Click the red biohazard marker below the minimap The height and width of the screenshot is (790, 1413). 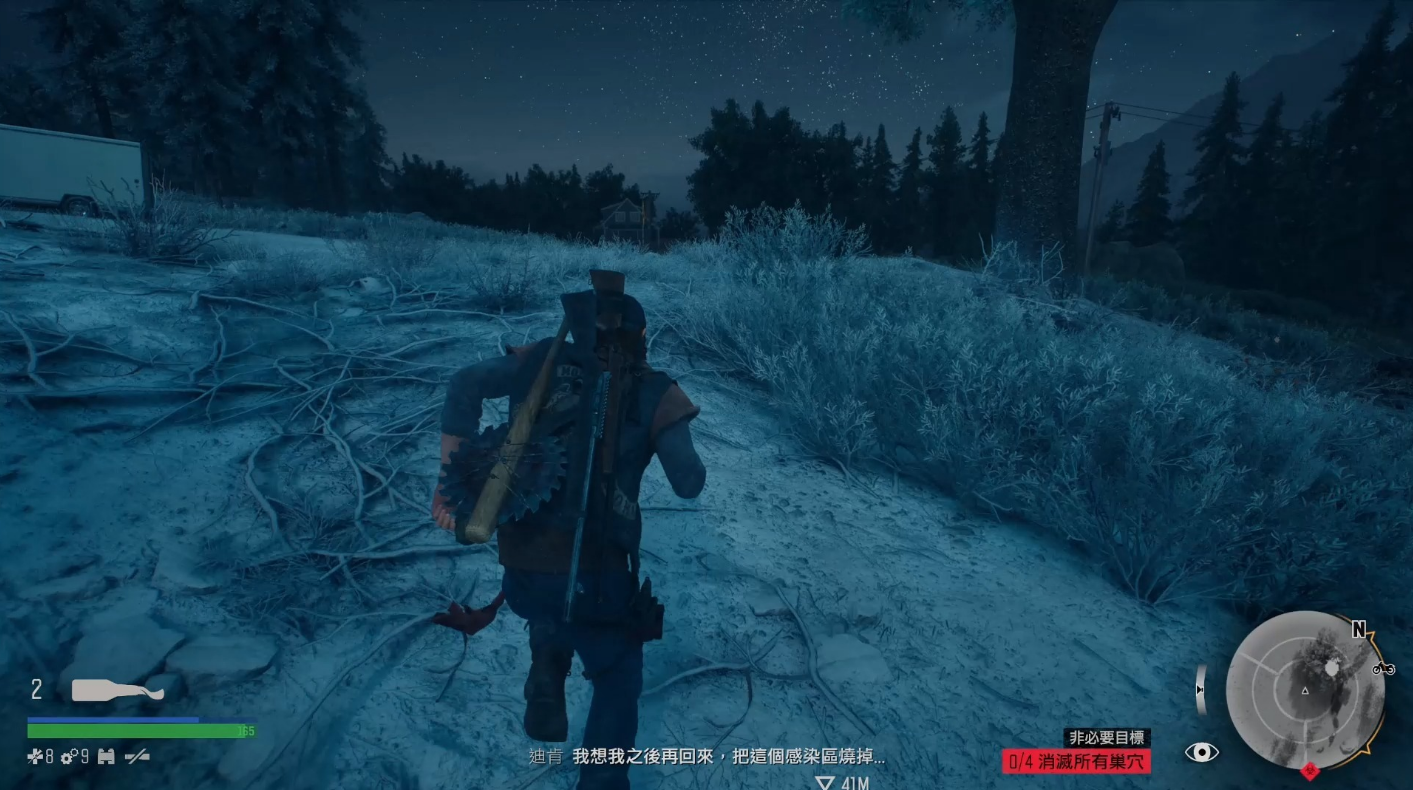tap(1310, 772)
